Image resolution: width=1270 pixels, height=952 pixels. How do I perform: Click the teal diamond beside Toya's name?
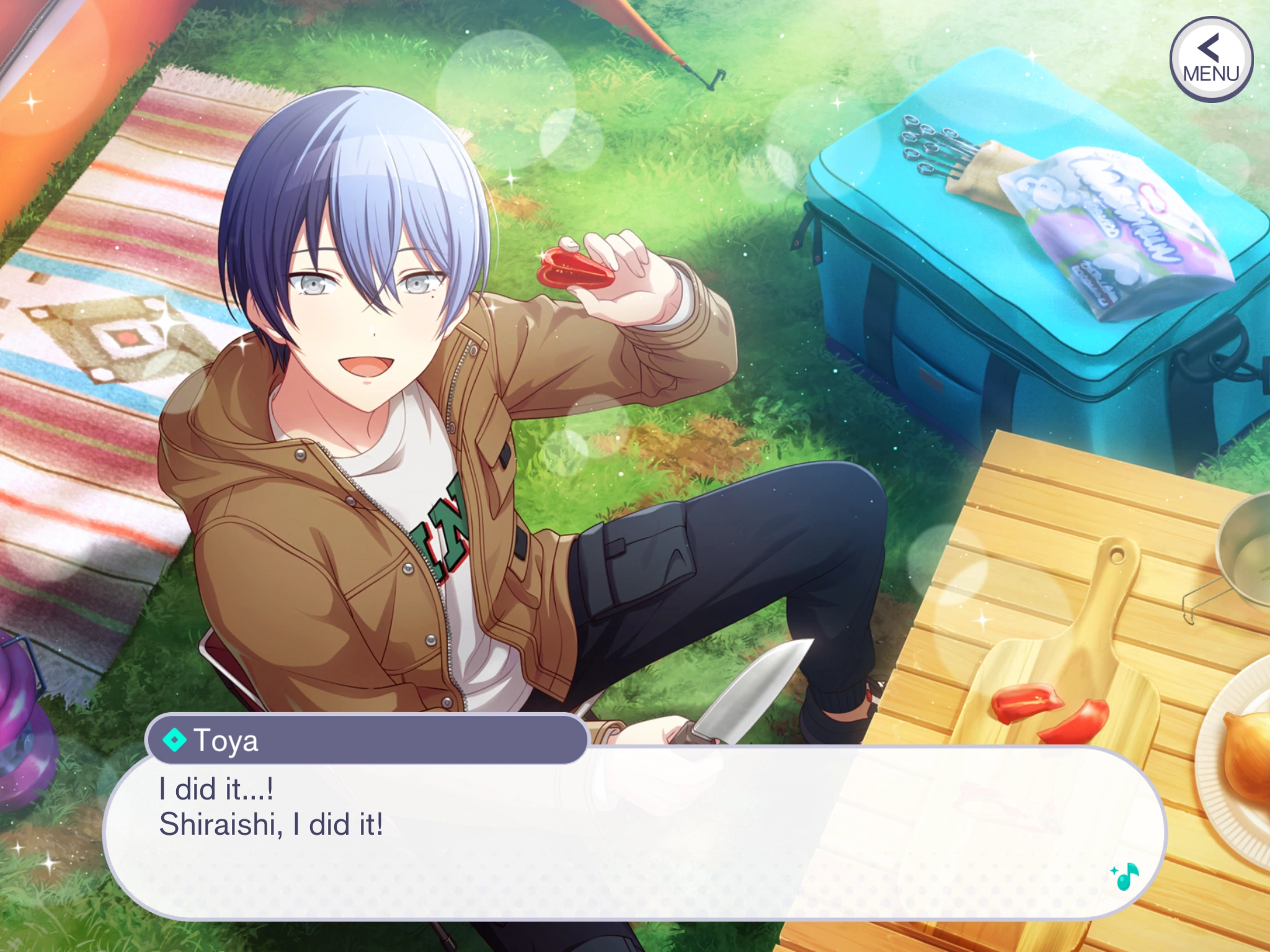tap(174, 741)
